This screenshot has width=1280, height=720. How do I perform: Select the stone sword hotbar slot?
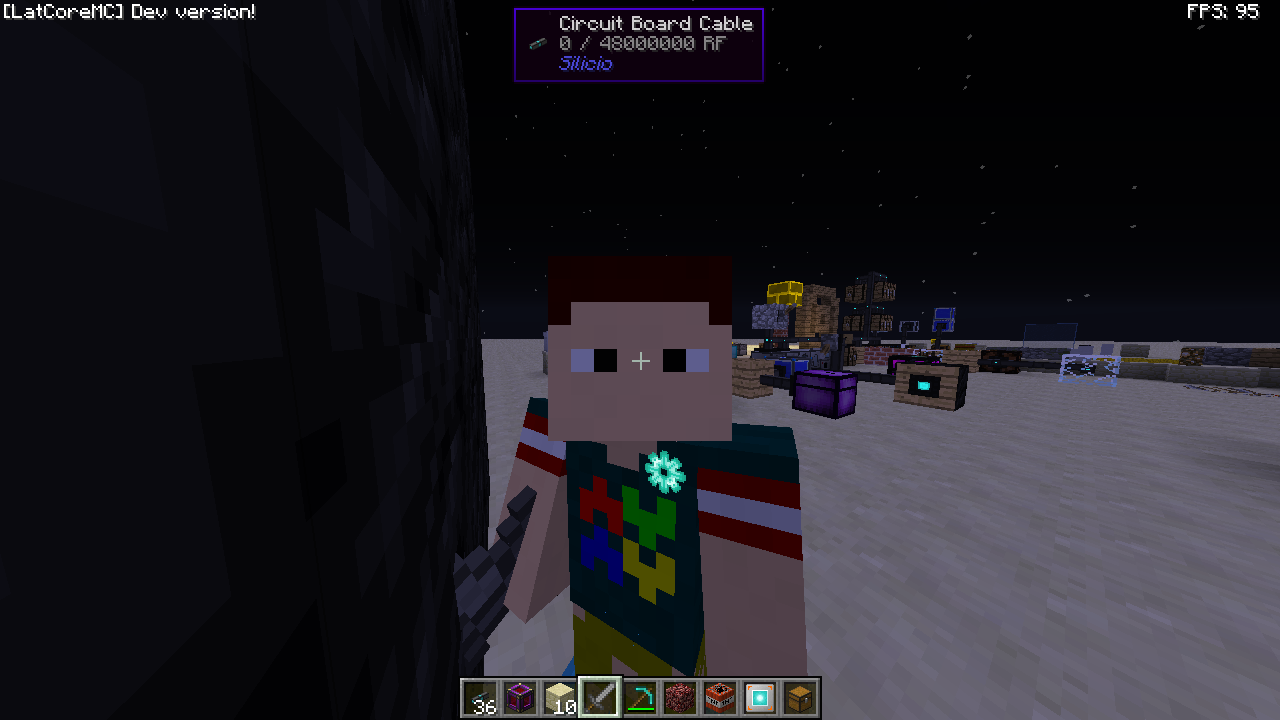tap(600, 697)
